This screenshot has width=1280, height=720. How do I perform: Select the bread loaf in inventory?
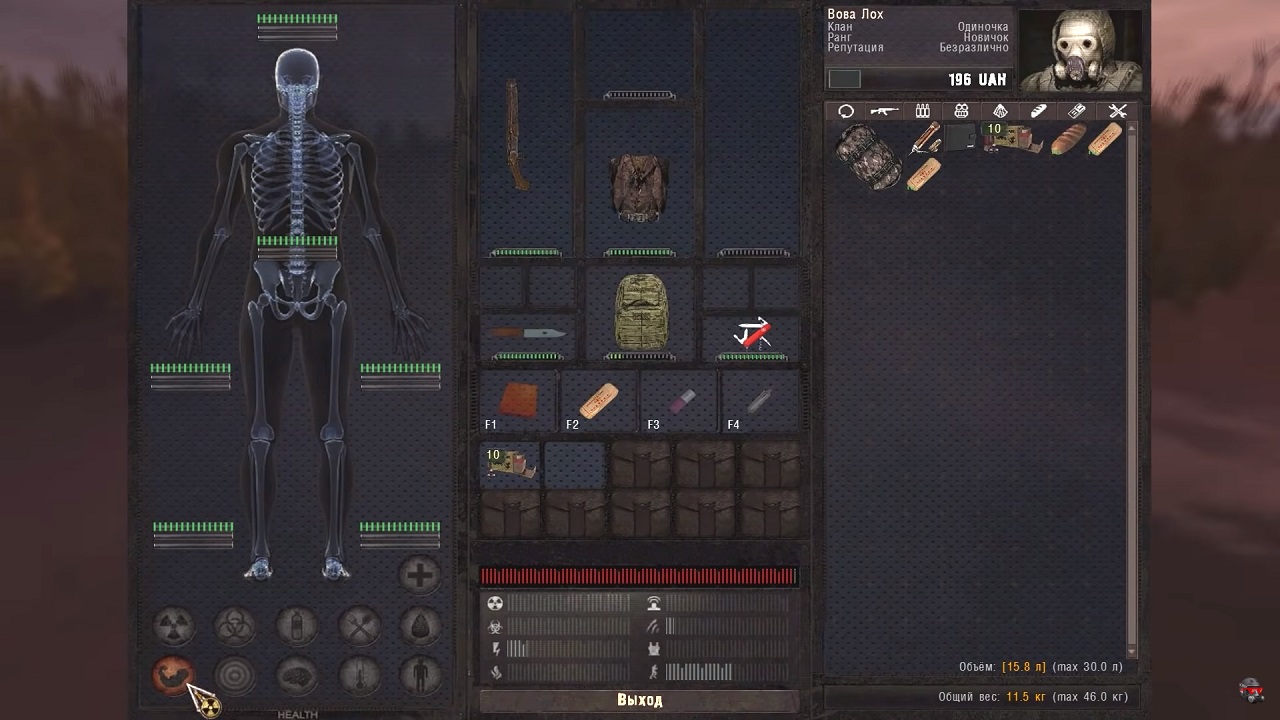coord(1068,138)
